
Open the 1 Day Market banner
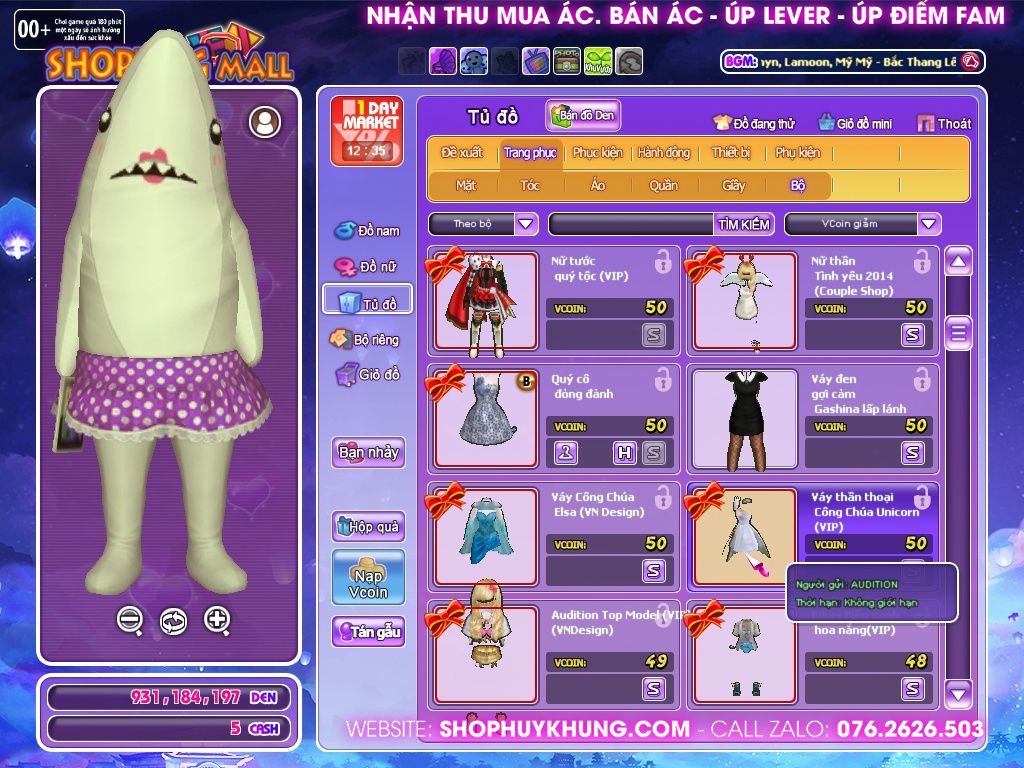[x=367, y=131]
